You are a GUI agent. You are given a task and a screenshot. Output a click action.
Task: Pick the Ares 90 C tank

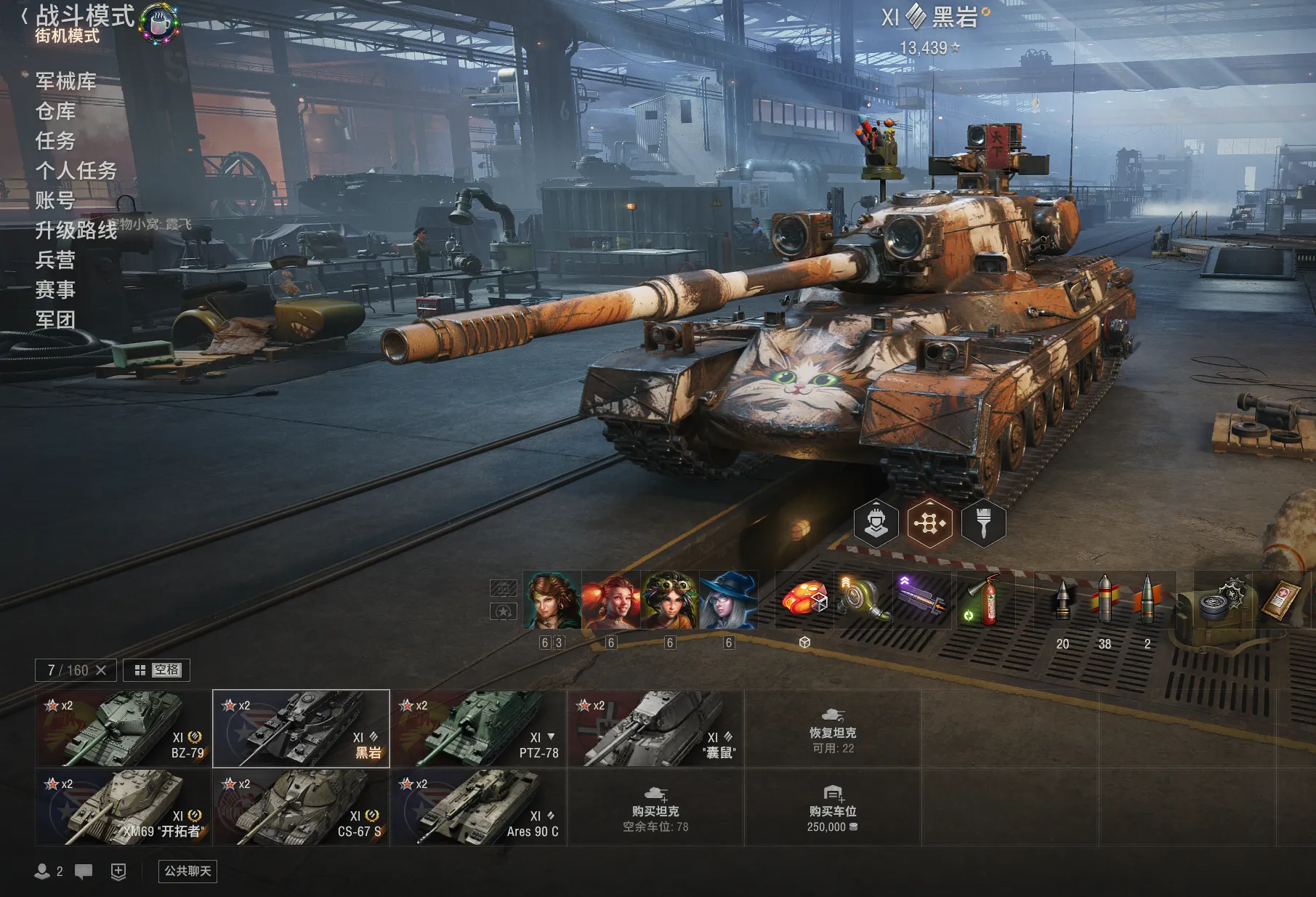click(478, 807)
